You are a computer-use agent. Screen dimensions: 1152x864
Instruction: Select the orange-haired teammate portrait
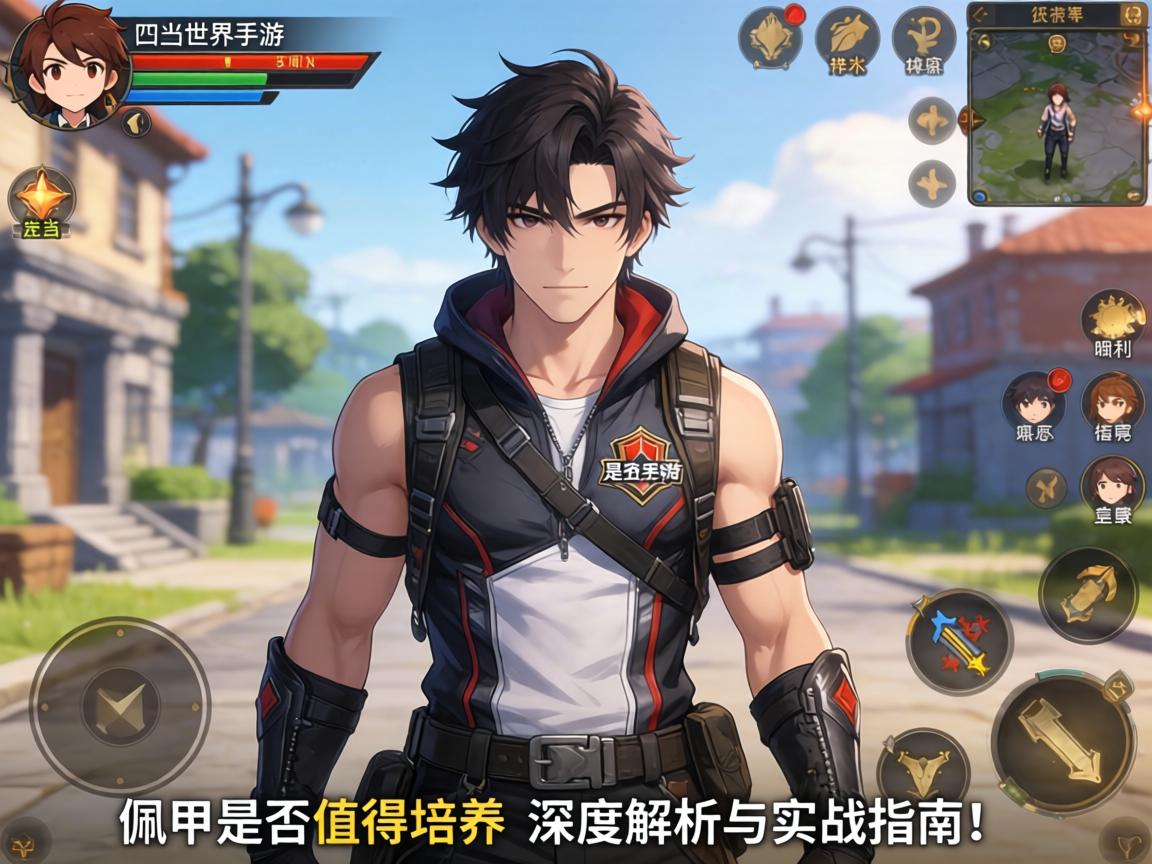click(x=1112, y=402)
